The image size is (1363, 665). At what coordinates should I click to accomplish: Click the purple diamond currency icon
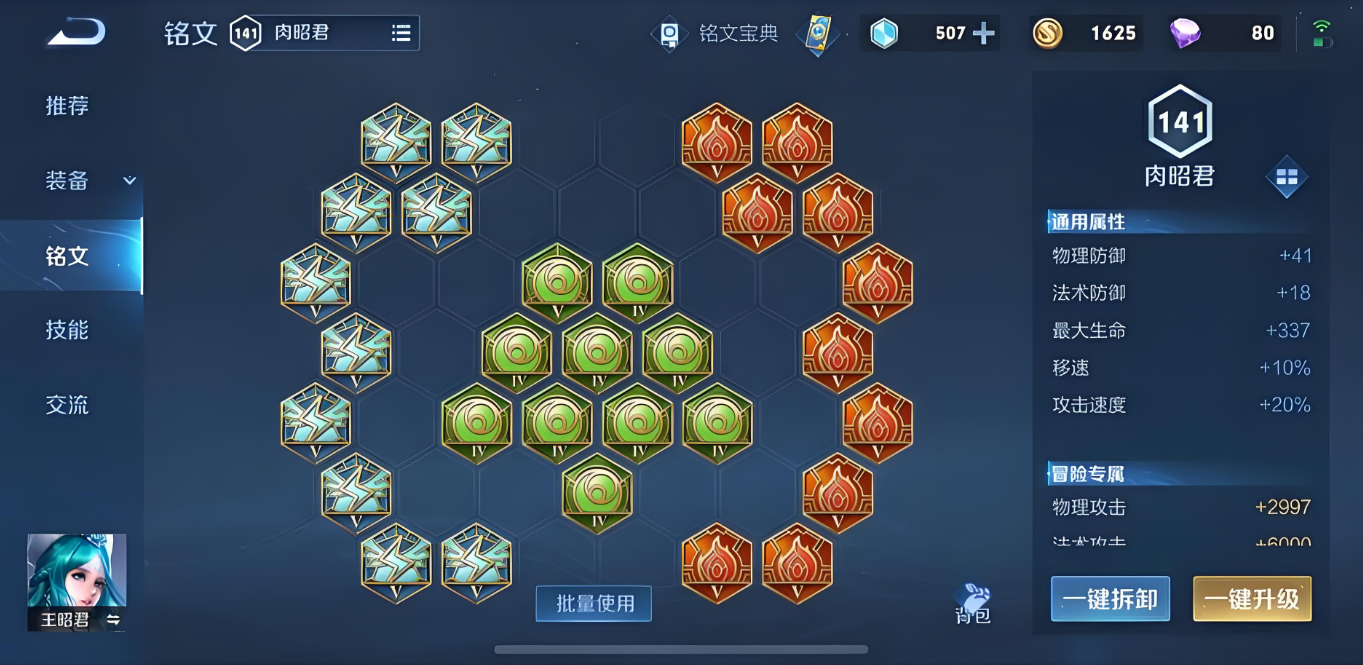[x=1185, y=34]
